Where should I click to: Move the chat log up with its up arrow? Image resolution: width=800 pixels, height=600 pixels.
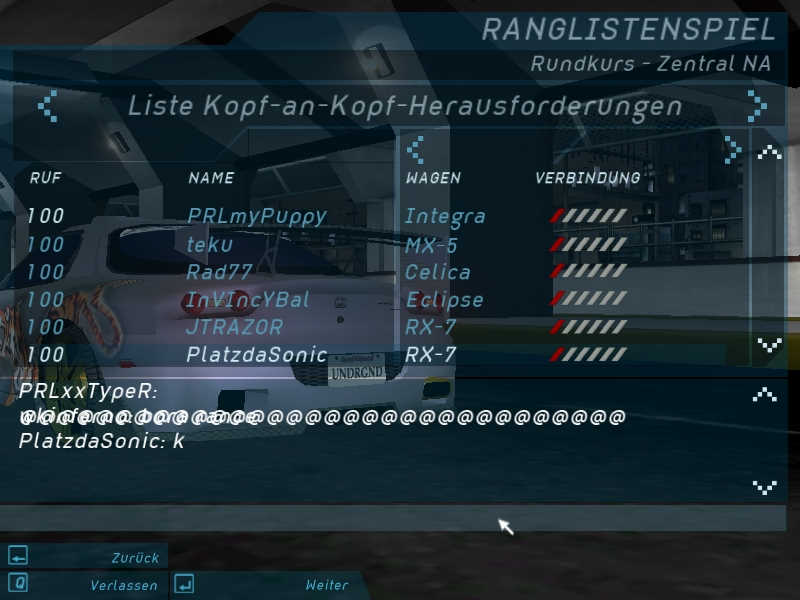coord(765,394)
